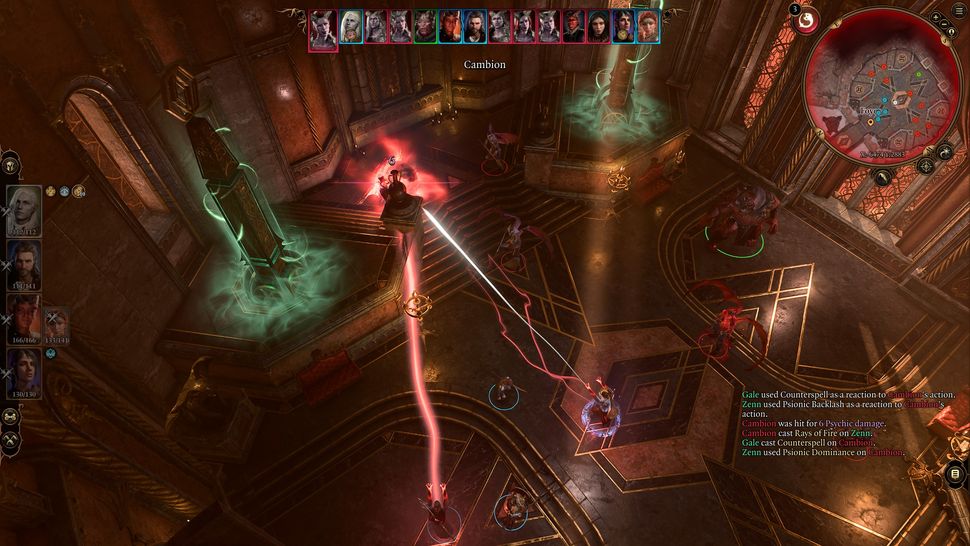
Task: Select the current Cambion turn portrait
Action: 323,28
